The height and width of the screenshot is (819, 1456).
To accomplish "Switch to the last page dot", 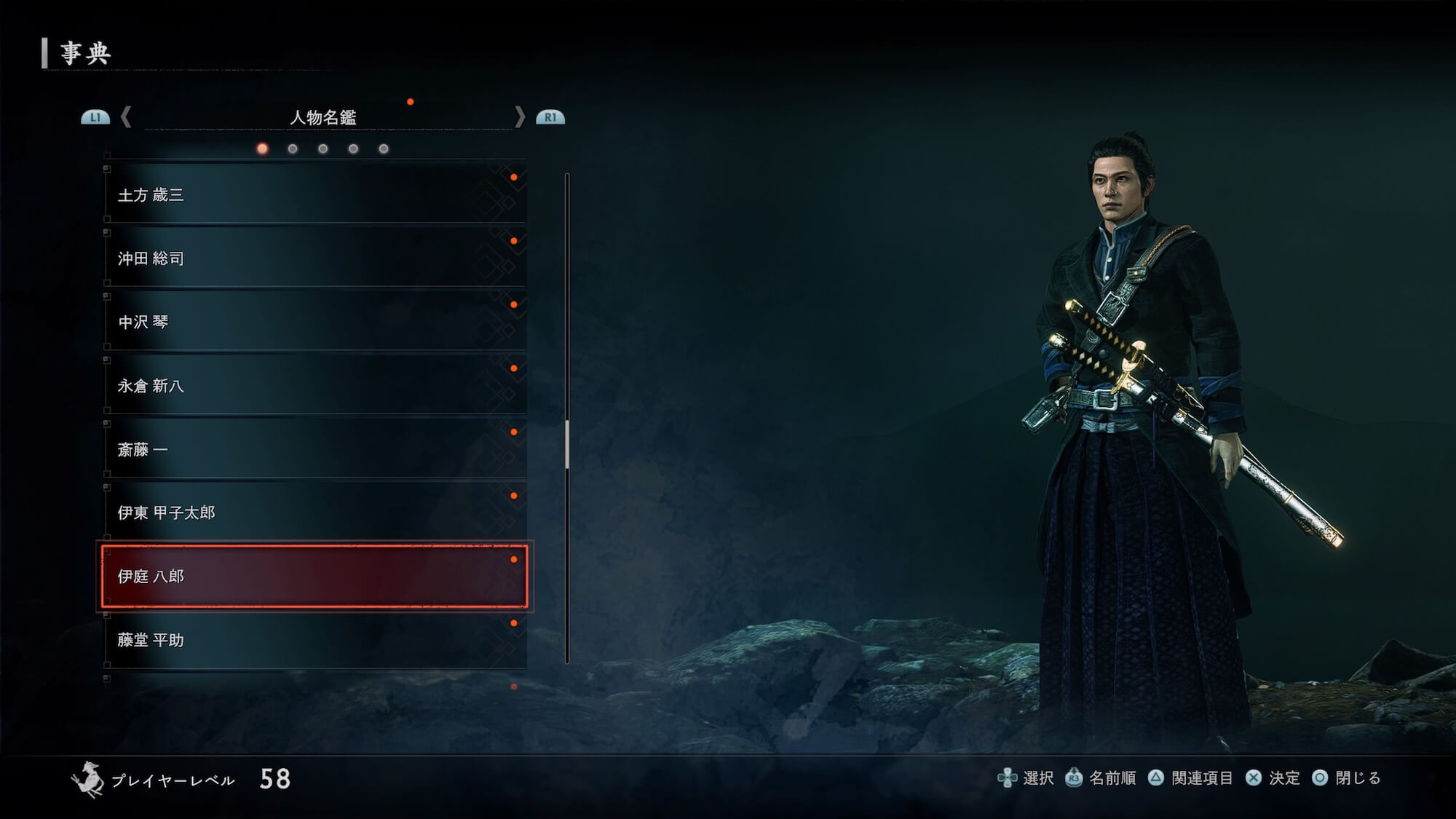I will point(384,149).
